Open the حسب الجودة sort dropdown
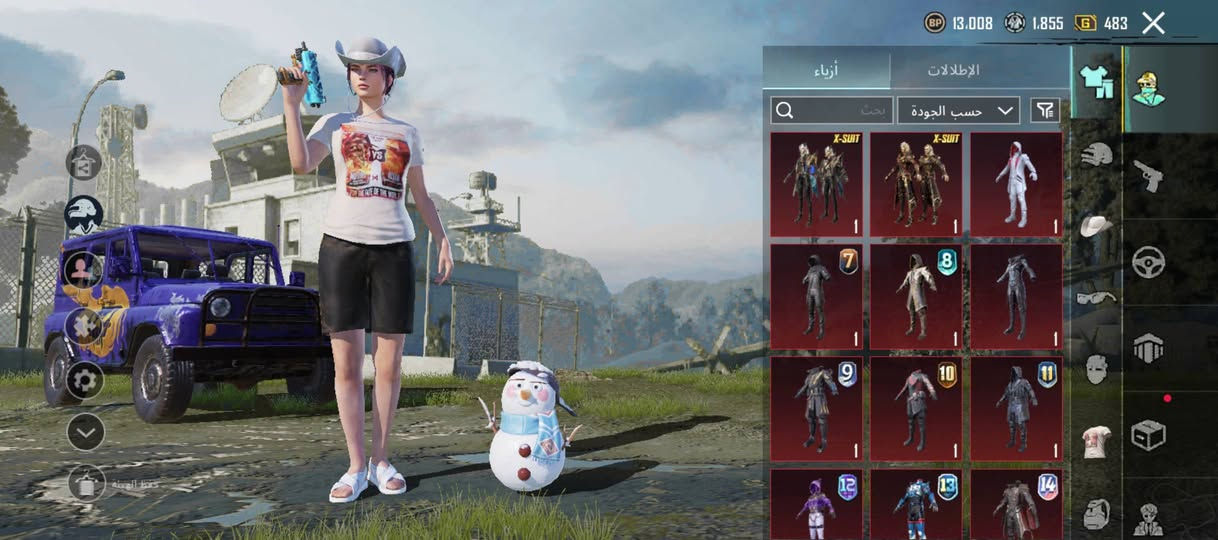 [x=958, y=110]
